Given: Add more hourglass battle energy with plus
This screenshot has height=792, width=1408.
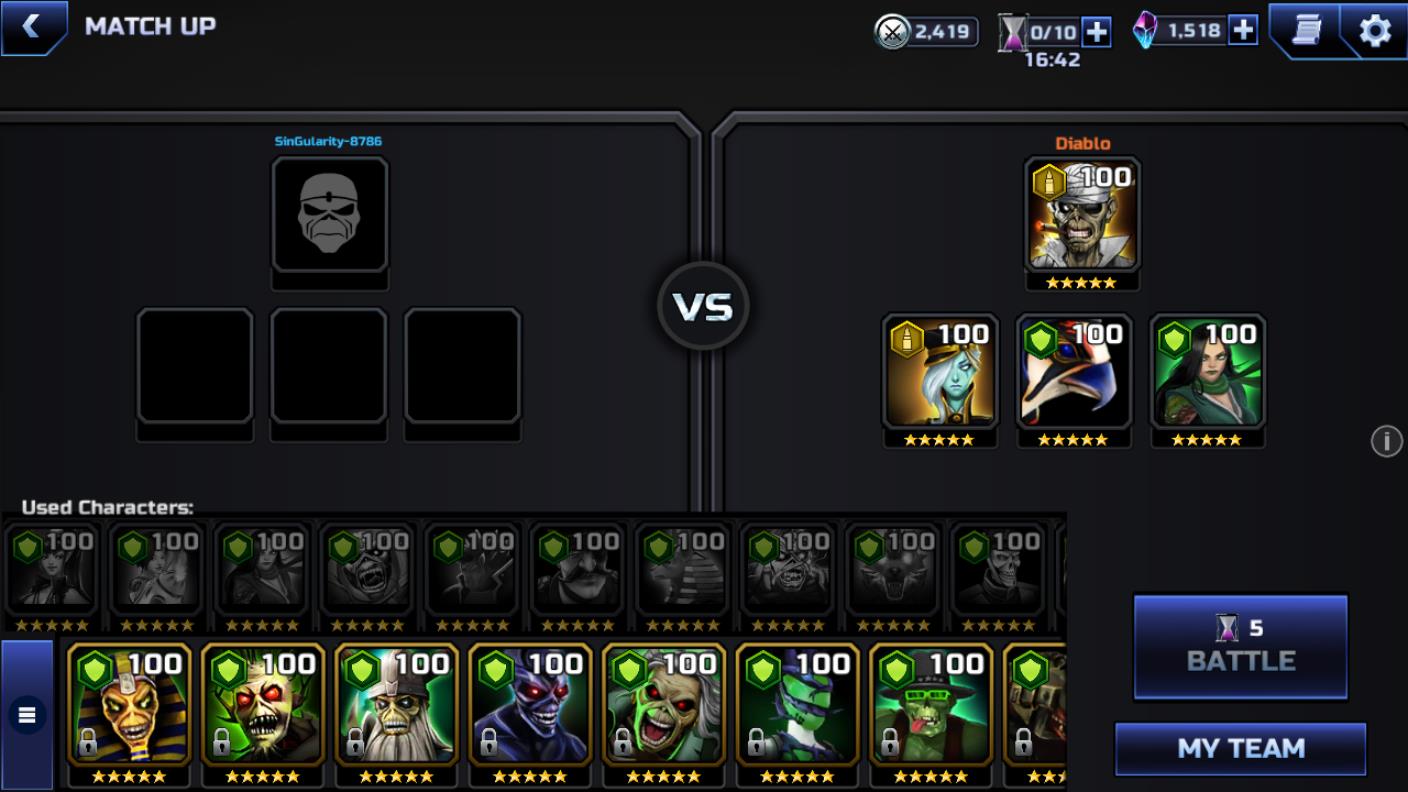Looking at the screenshot, I should (1097, 32).
